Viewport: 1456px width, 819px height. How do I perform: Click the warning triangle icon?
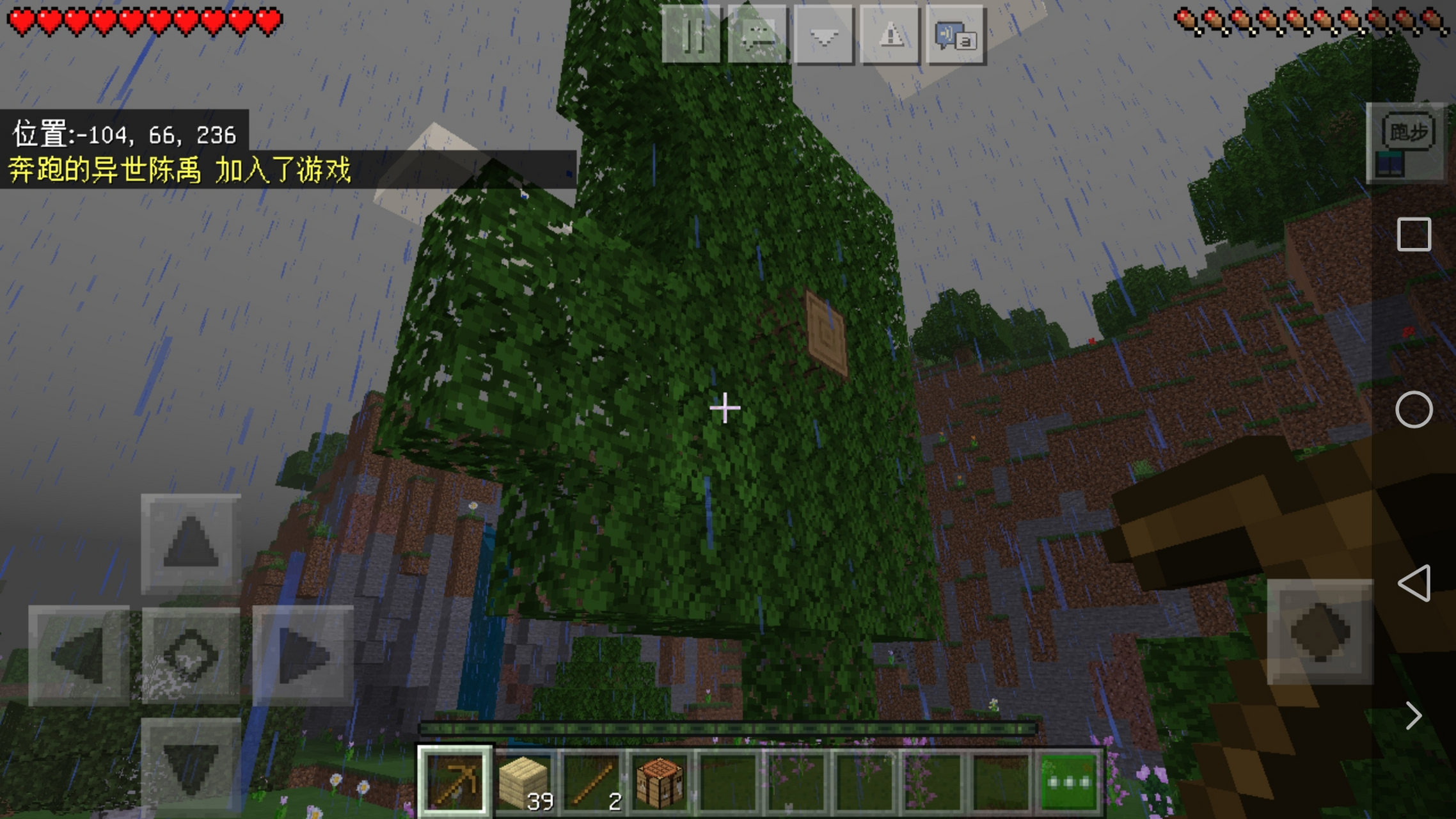pos(890,35)
